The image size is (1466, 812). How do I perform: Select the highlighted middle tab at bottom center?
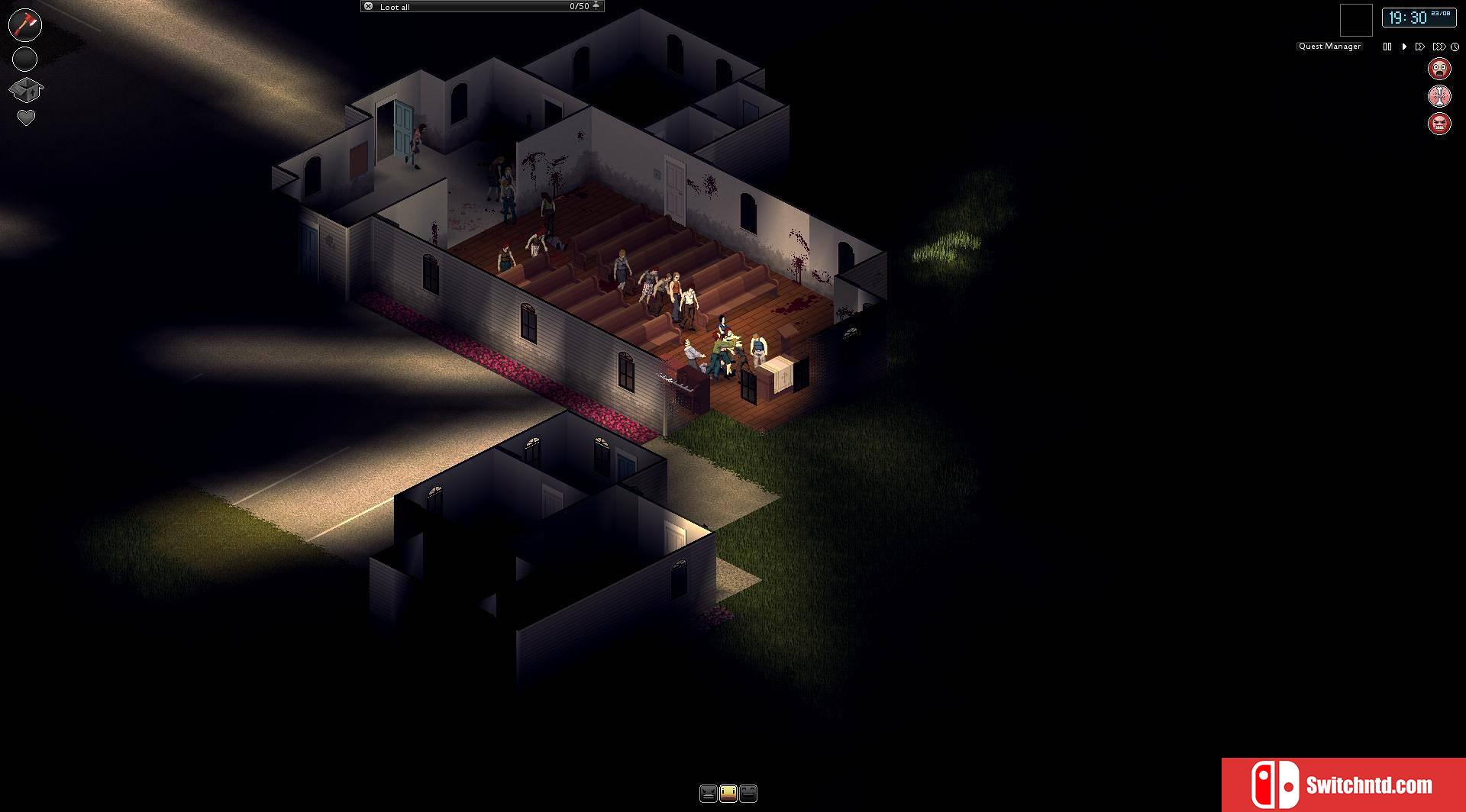click(x=729, y=794)
